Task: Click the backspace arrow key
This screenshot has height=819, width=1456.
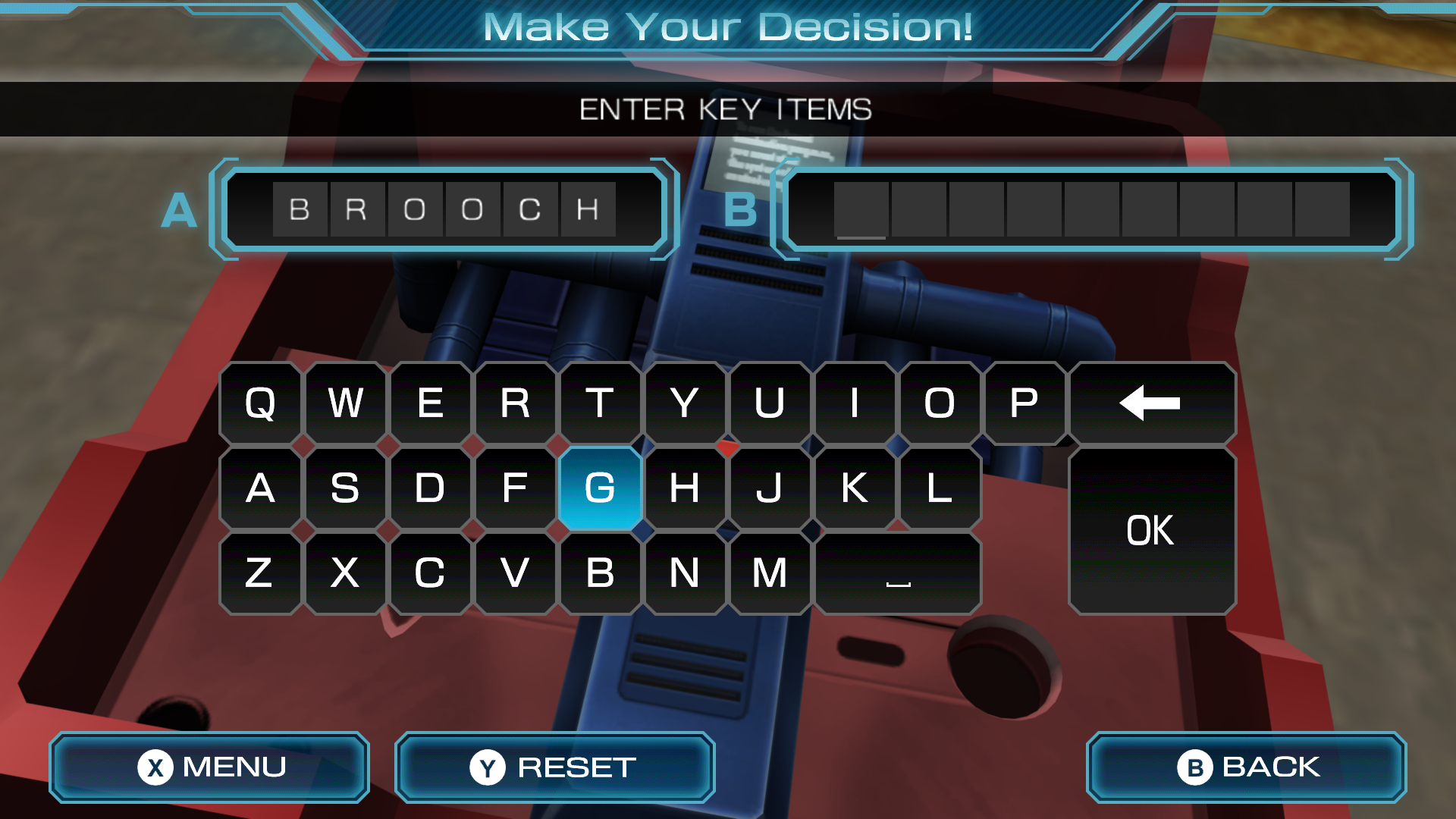Action: [x=1151, y=403]
